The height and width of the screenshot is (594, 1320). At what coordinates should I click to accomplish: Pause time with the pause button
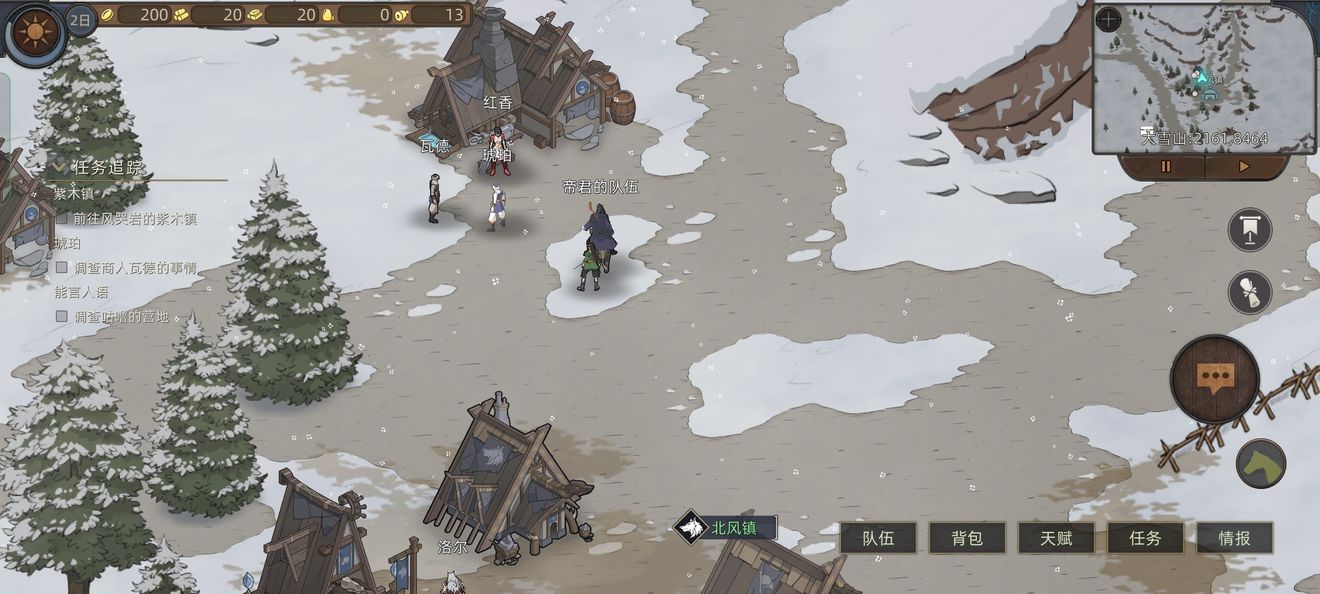pos(1165,167)
